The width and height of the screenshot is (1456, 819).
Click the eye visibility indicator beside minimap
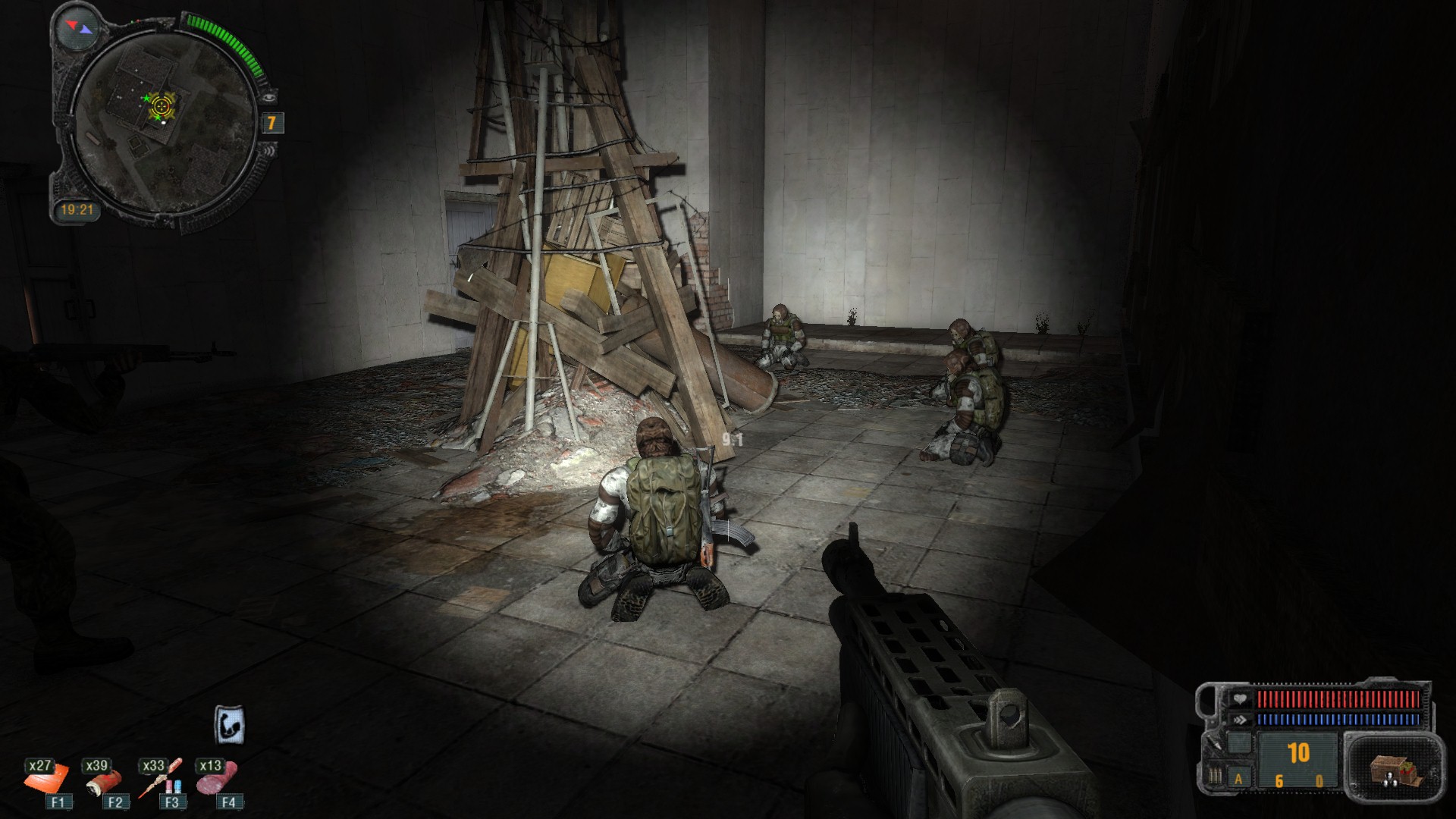(269, 97)
